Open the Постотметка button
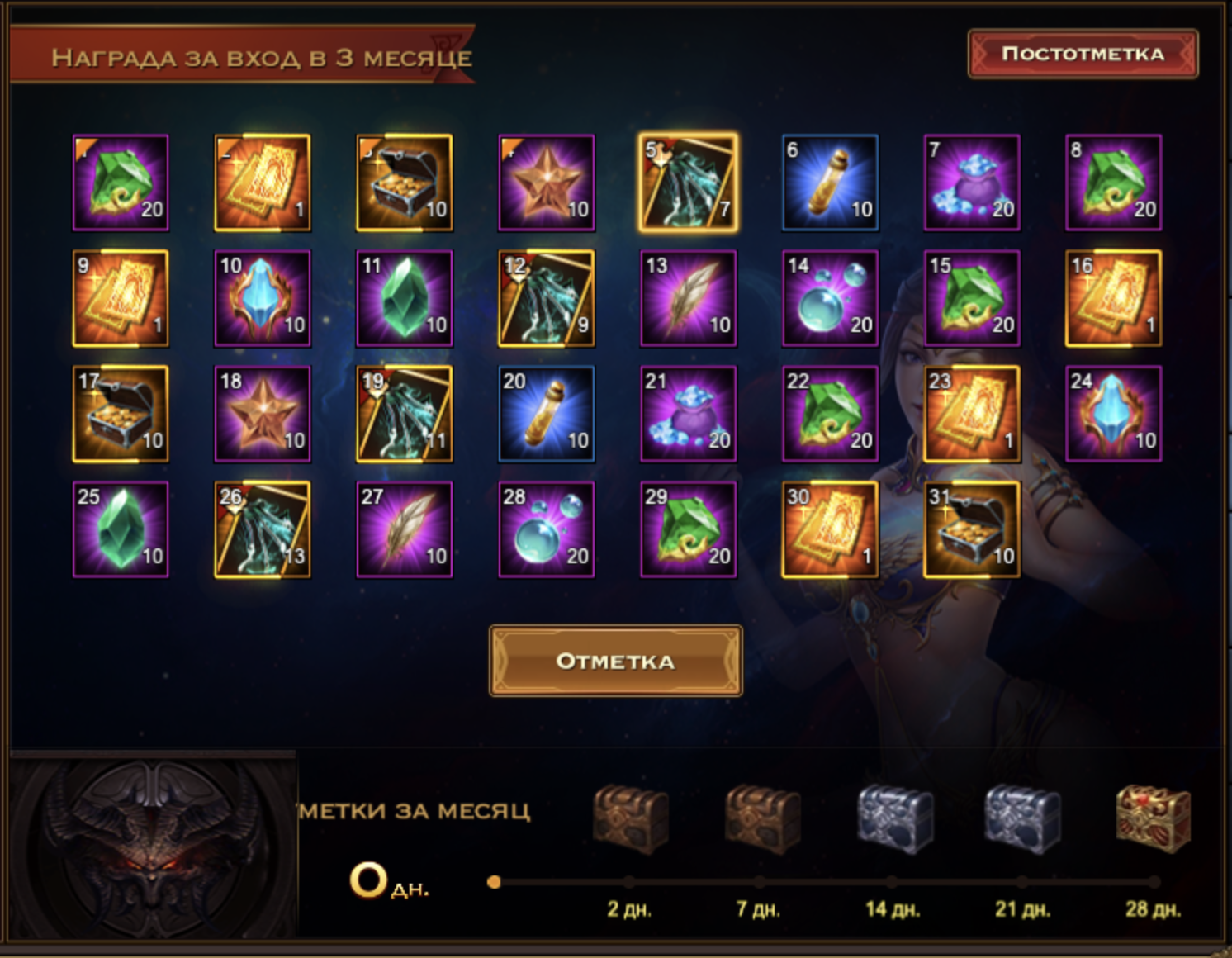1232x958 pixels. [1083, 55]
